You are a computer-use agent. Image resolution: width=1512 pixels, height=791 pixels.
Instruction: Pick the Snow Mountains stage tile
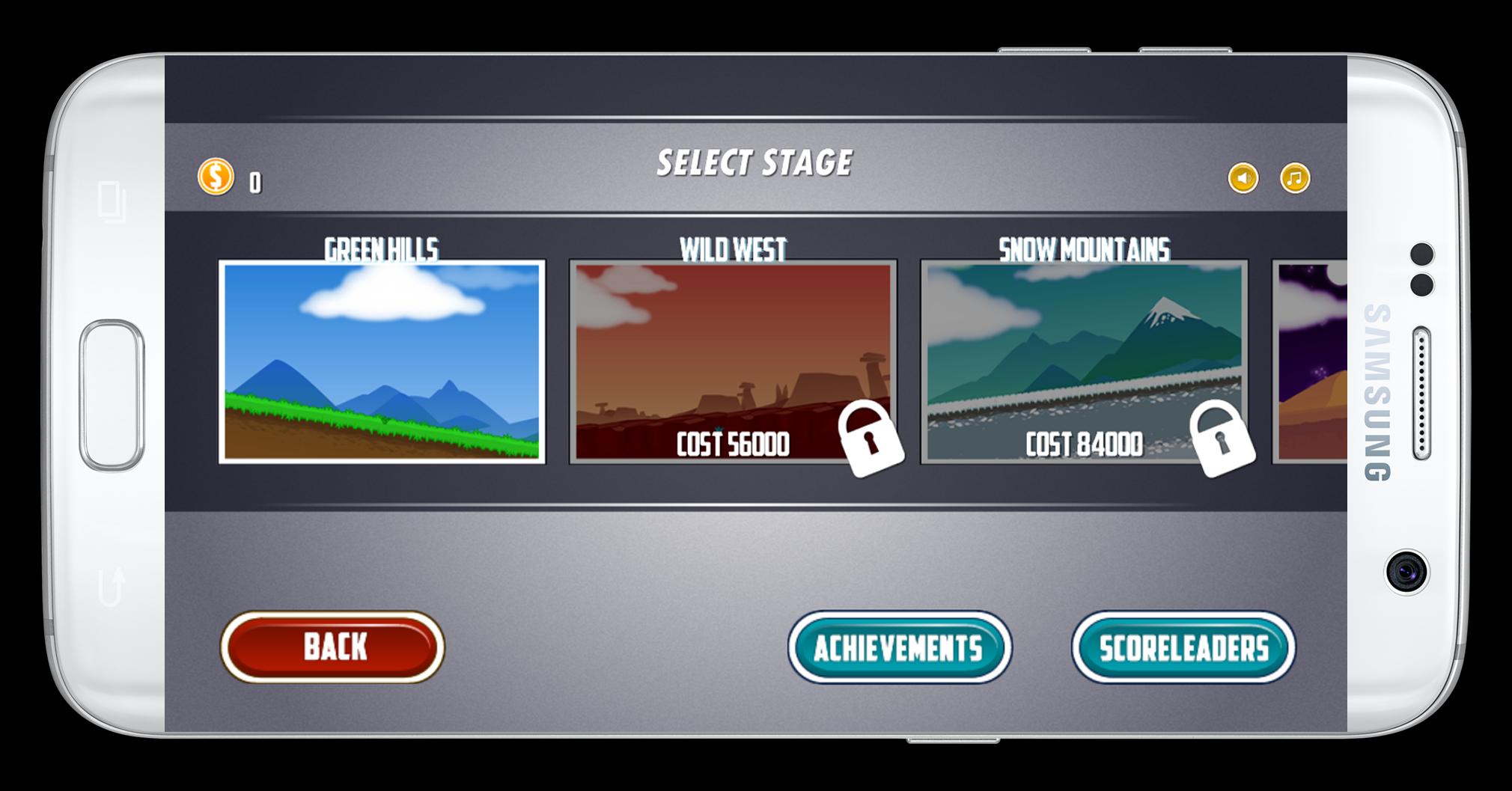[x=1084, y=361]
